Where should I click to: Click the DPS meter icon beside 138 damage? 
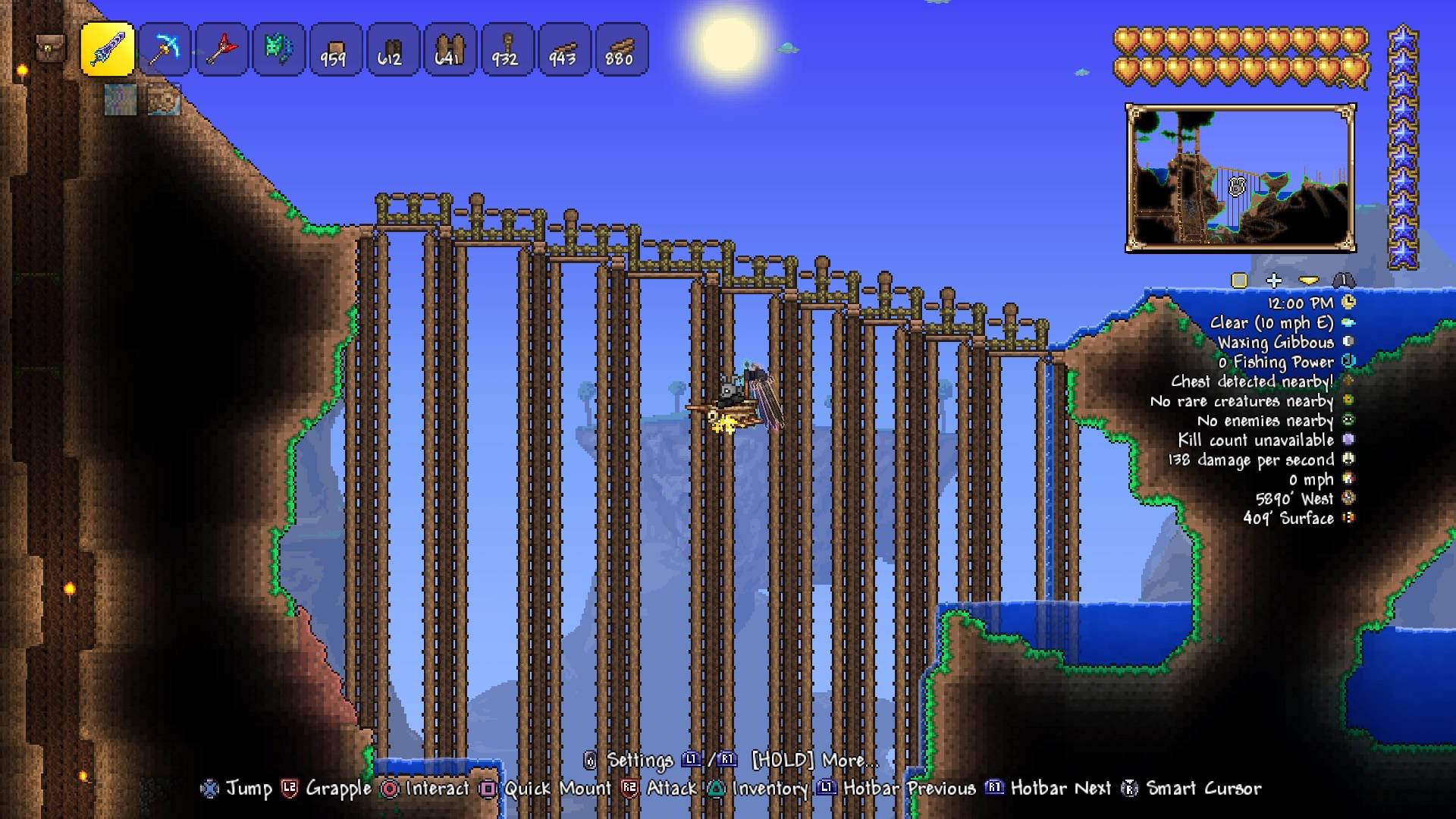tap(1350, 460)
